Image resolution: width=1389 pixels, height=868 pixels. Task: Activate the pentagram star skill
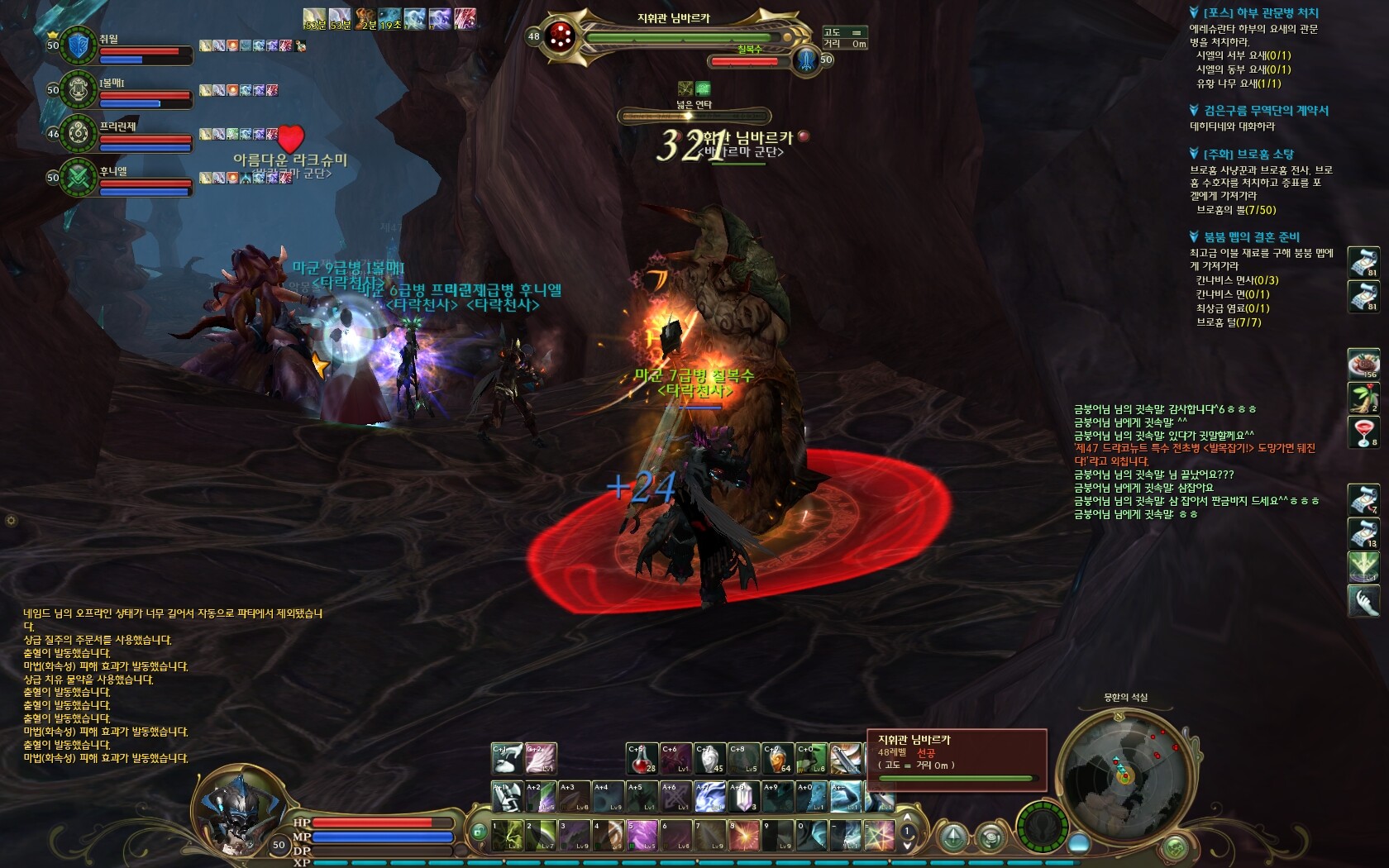[879, 836]
